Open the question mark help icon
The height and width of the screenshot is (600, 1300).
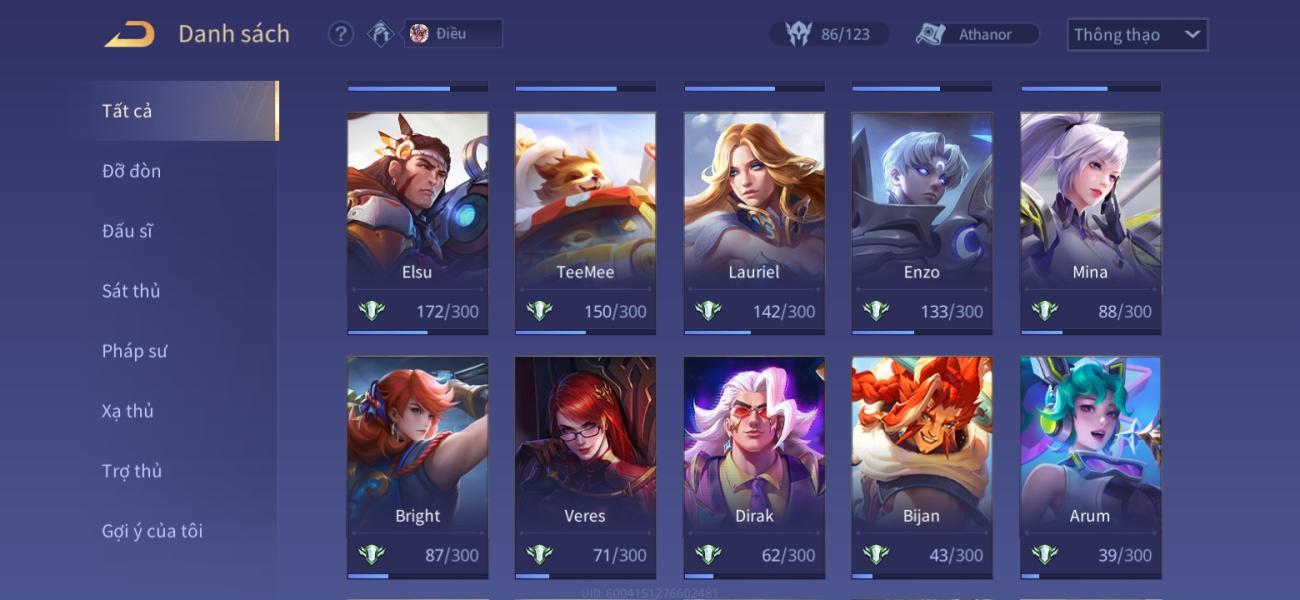[341, 34]
